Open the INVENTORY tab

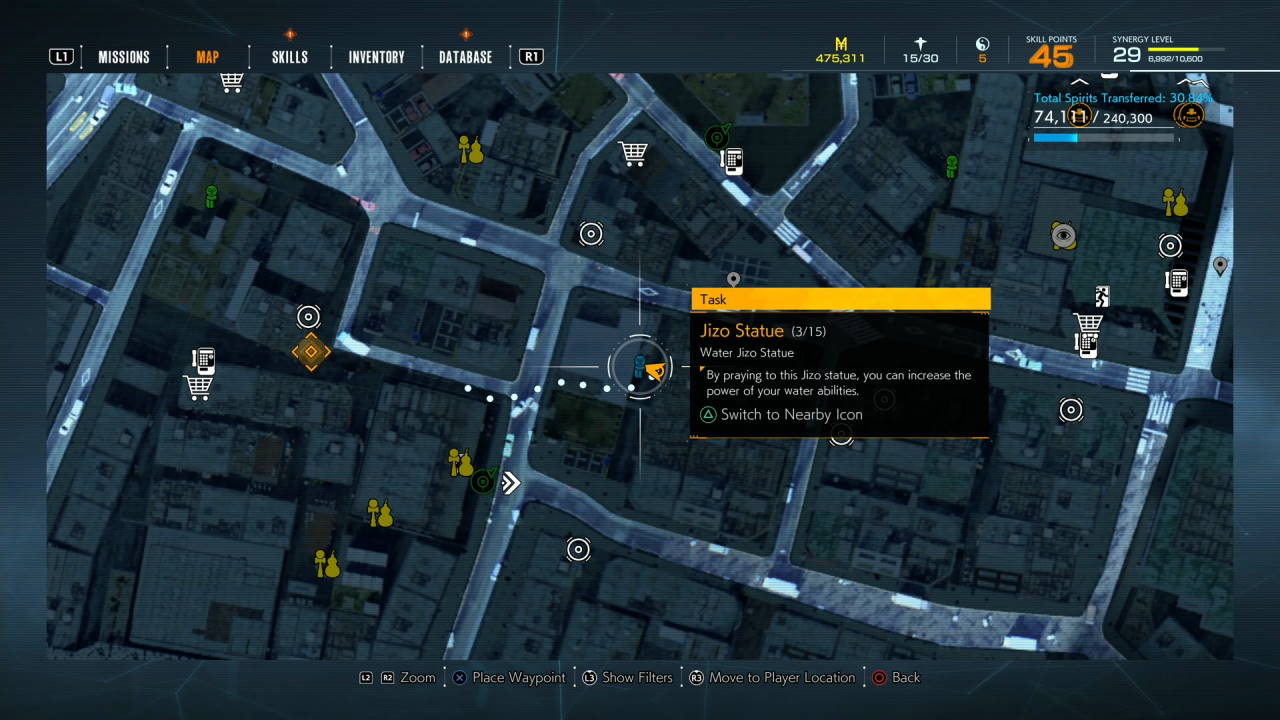(x=375, y=57)
